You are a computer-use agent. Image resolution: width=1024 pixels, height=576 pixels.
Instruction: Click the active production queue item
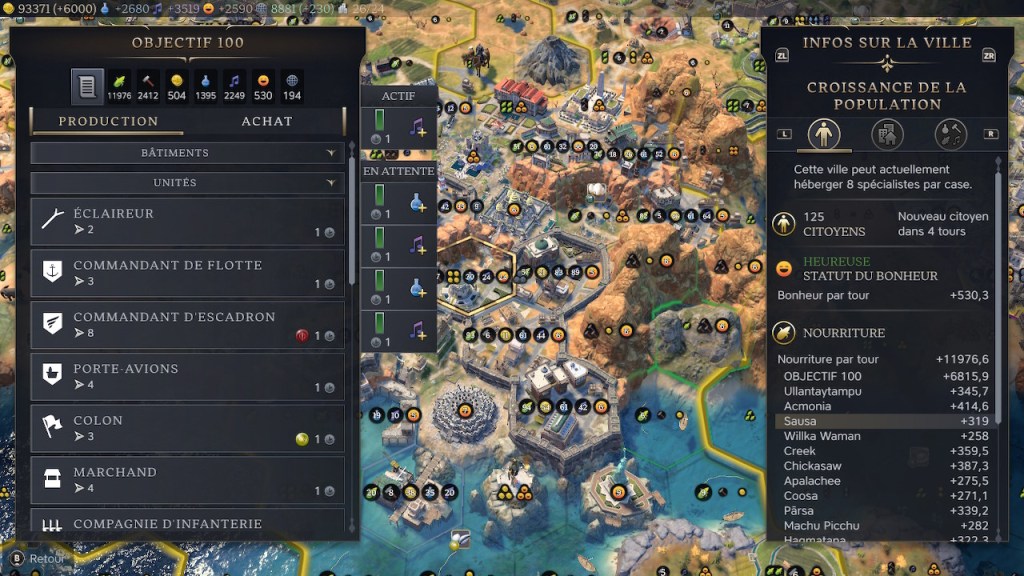coord(398,129)
